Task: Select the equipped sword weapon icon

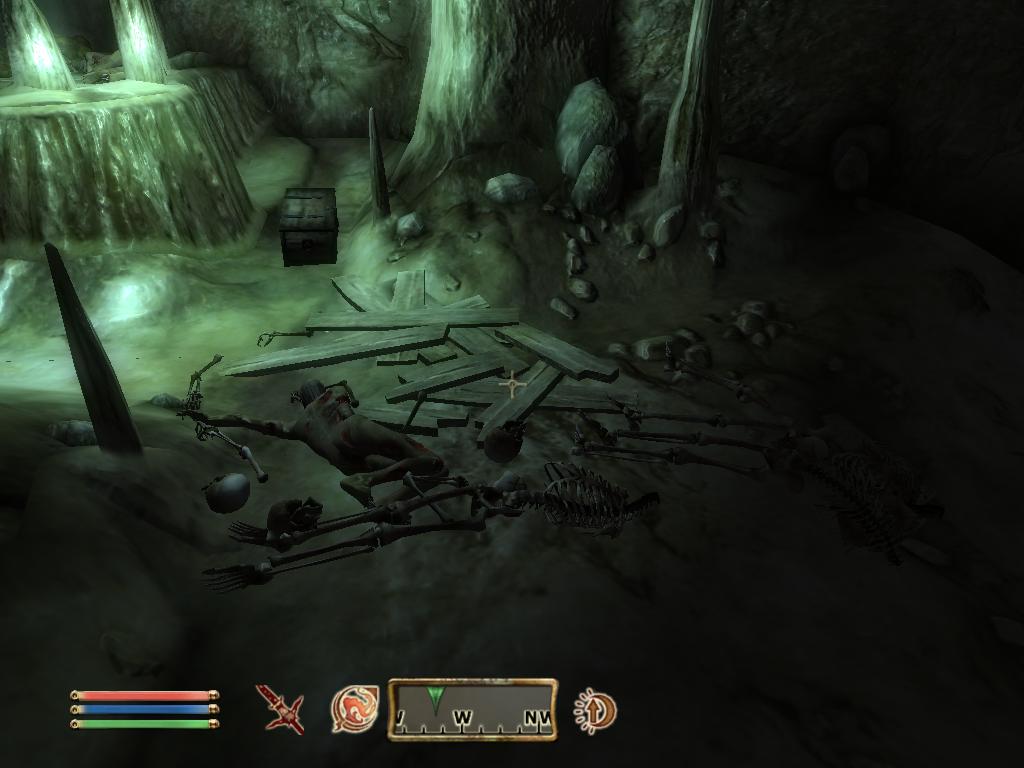Action: pos(280,709)
